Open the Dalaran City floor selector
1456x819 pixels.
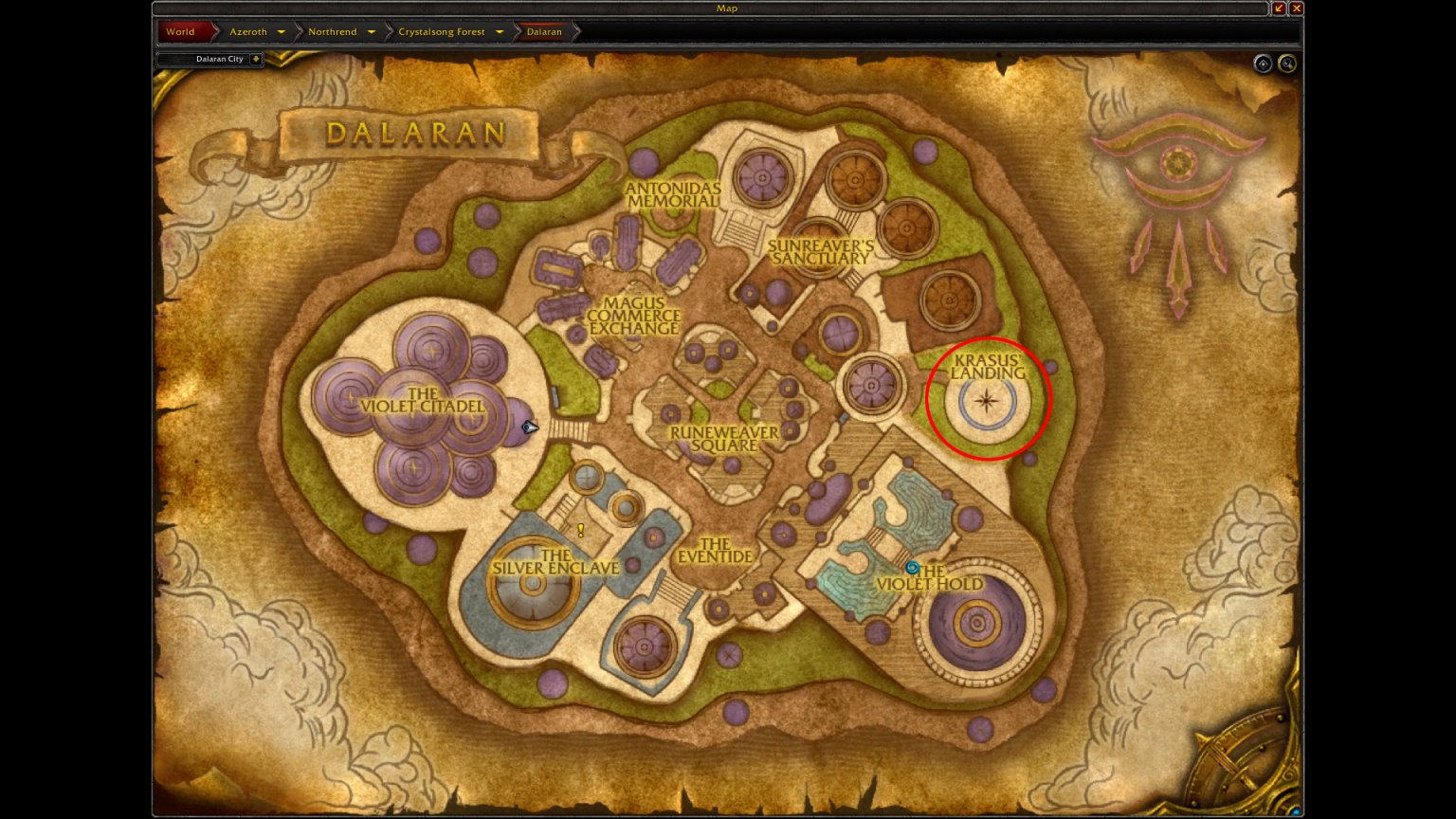pos(256,59)
